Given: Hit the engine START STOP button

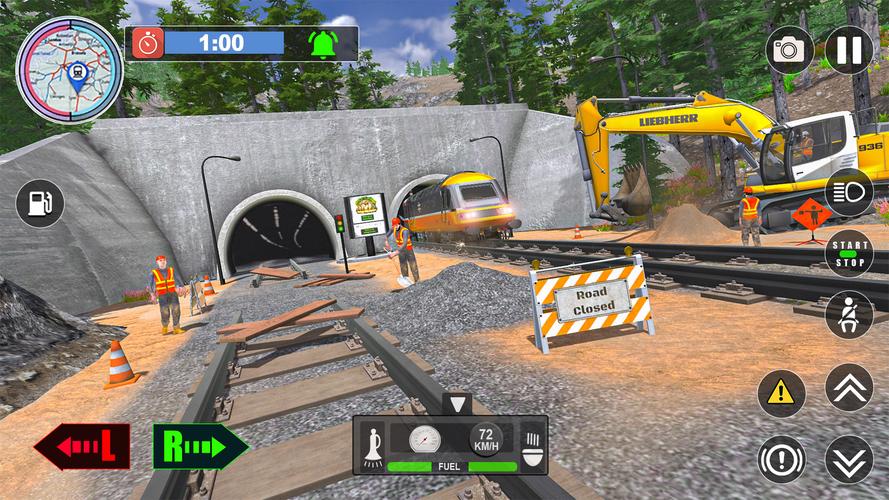Looking at the screenshot, I should (x=849, y=252).
